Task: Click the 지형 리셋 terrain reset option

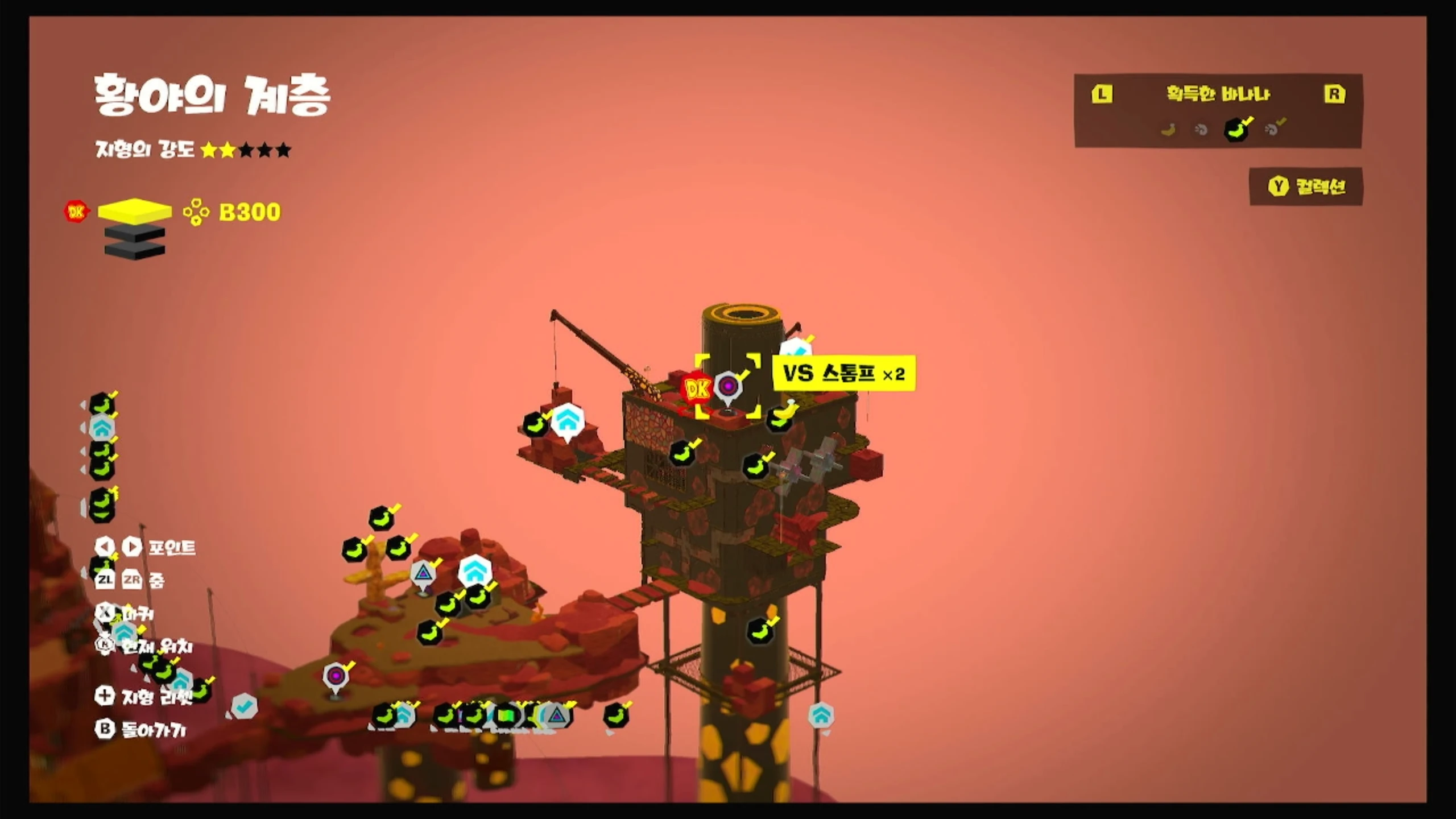Action: [144, 696]
